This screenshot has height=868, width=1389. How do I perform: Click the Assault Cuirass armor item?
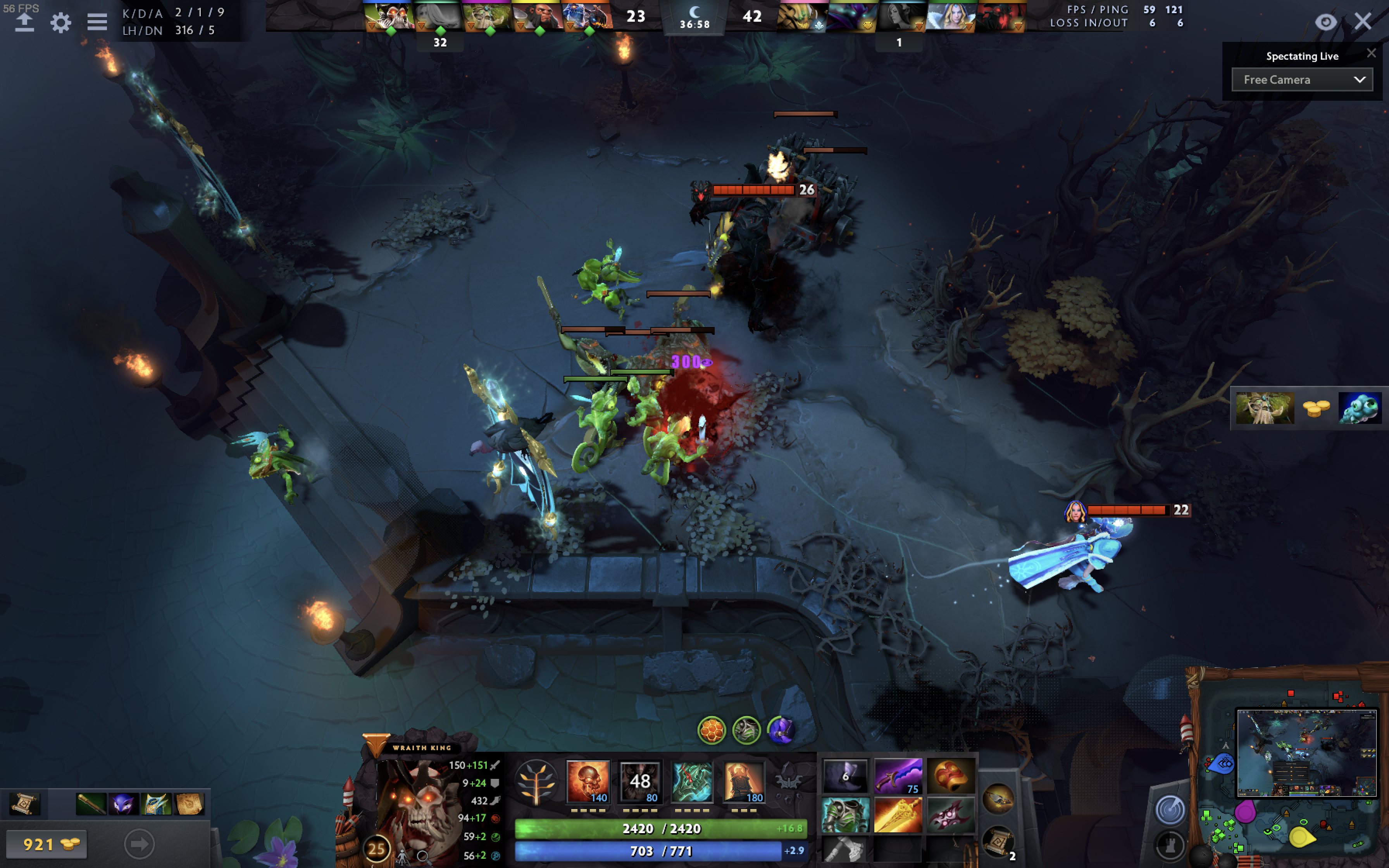(845, 815)
